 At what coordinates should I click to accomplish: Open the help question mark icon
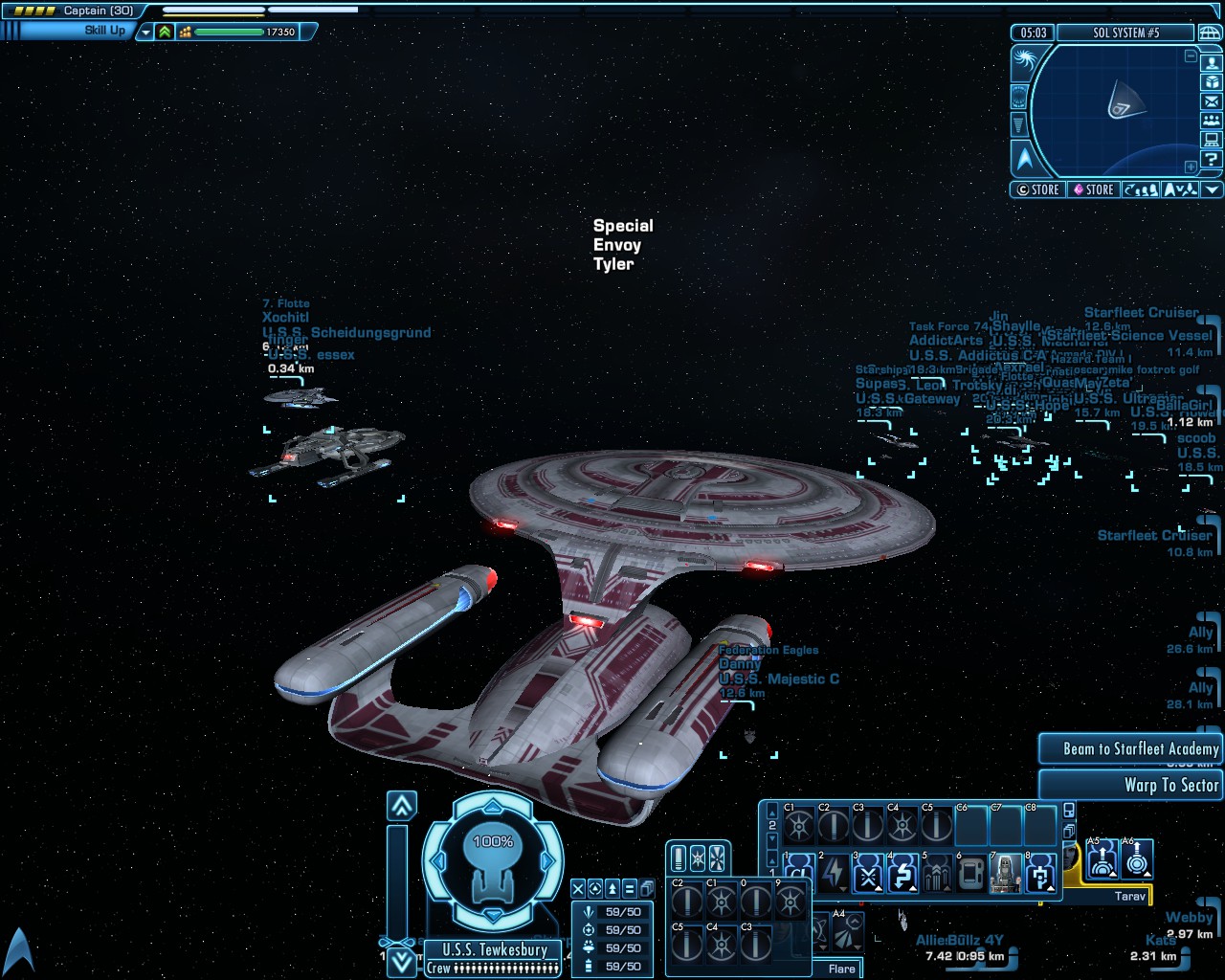(x=1212, y=159)
